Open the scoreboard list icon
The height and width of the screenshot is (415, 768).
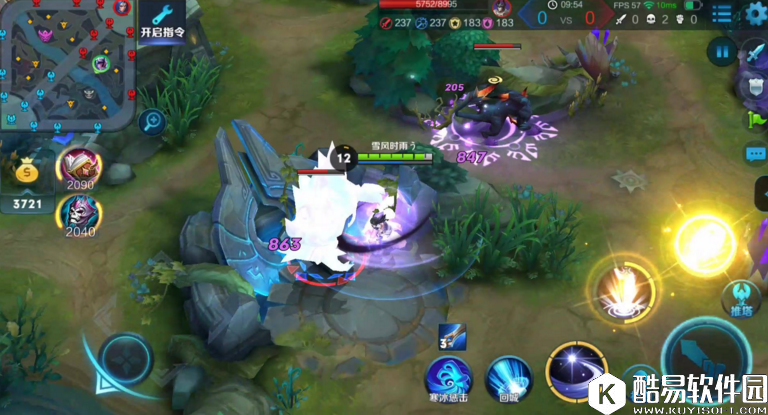click(721, 13)
